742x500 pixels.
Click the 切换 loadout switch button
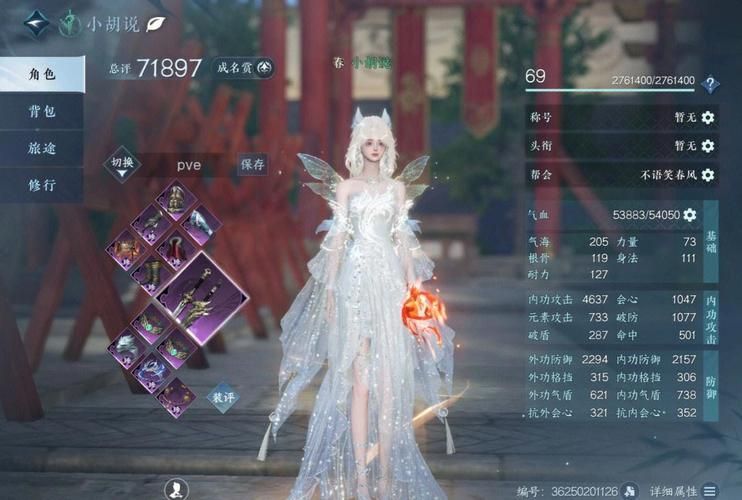[x=121, y=164]
